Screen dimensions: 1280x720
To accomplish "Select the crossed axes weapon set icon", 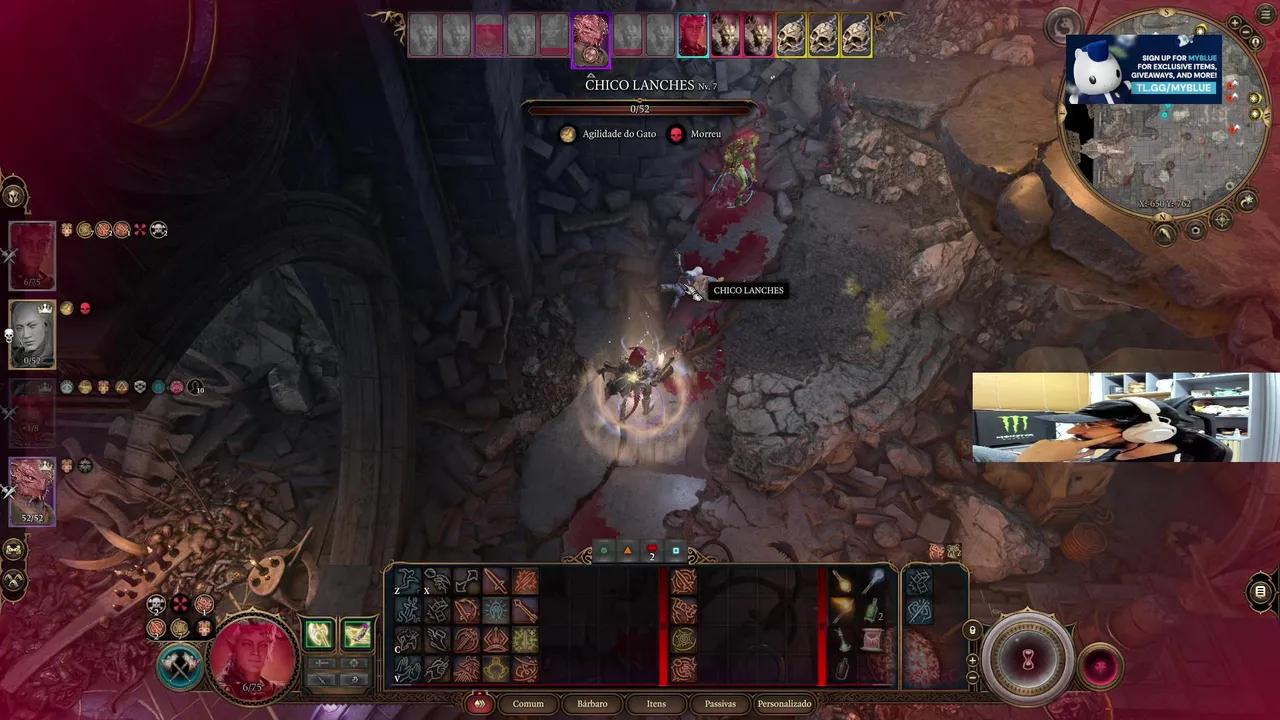I will click(x=180, y=668).
